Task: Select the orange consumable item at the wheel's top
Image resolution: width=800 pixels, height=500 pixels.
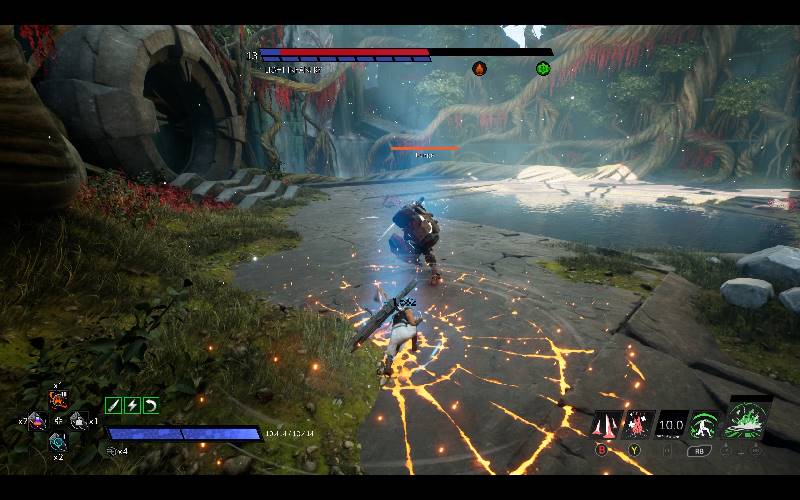Action: (x=58, y=401)
